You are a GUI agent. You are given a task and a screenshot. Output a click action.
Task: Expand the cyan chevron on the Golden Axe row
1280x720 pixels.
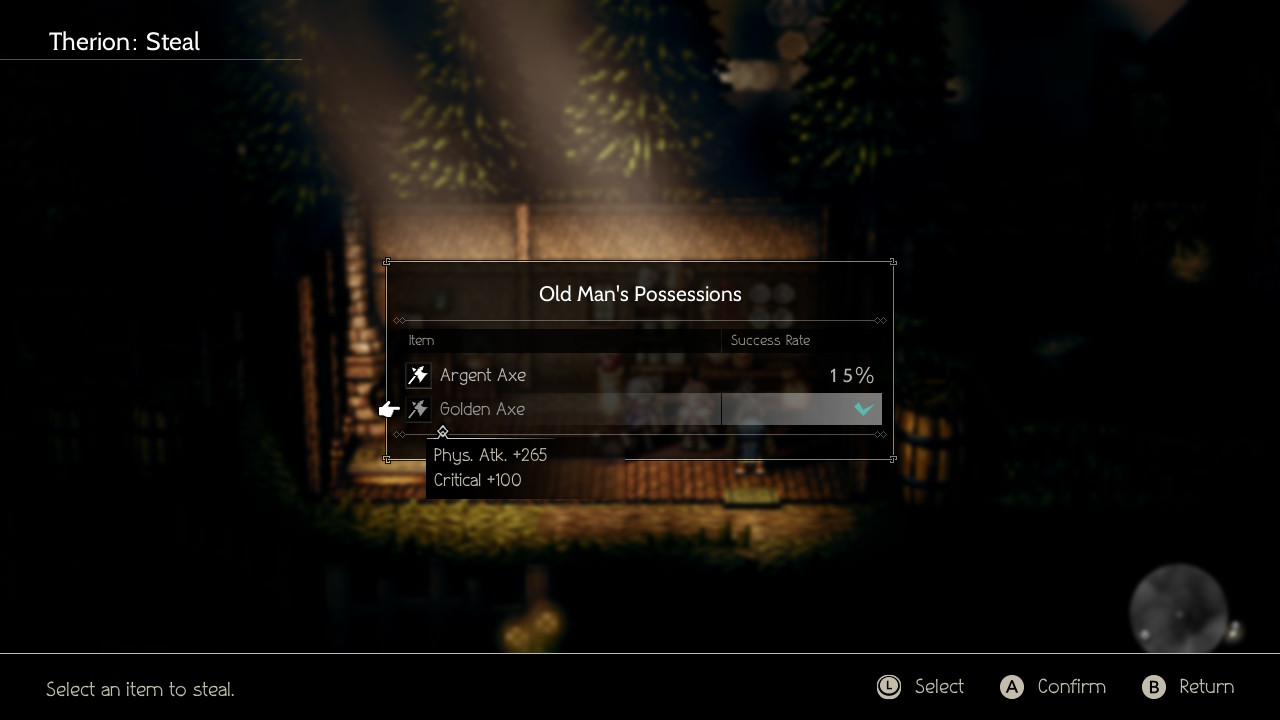860,409
